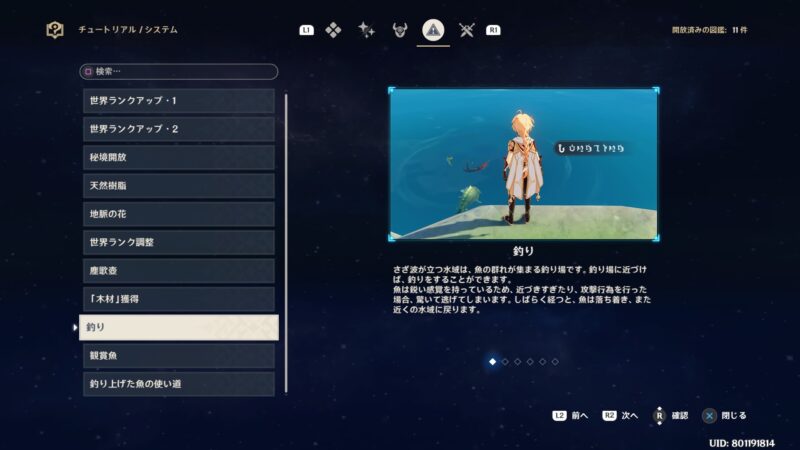This screenshot has height=450, width=800.
Task: Click the highlighted 釣り entry
Action: click(x=178, y=327)
